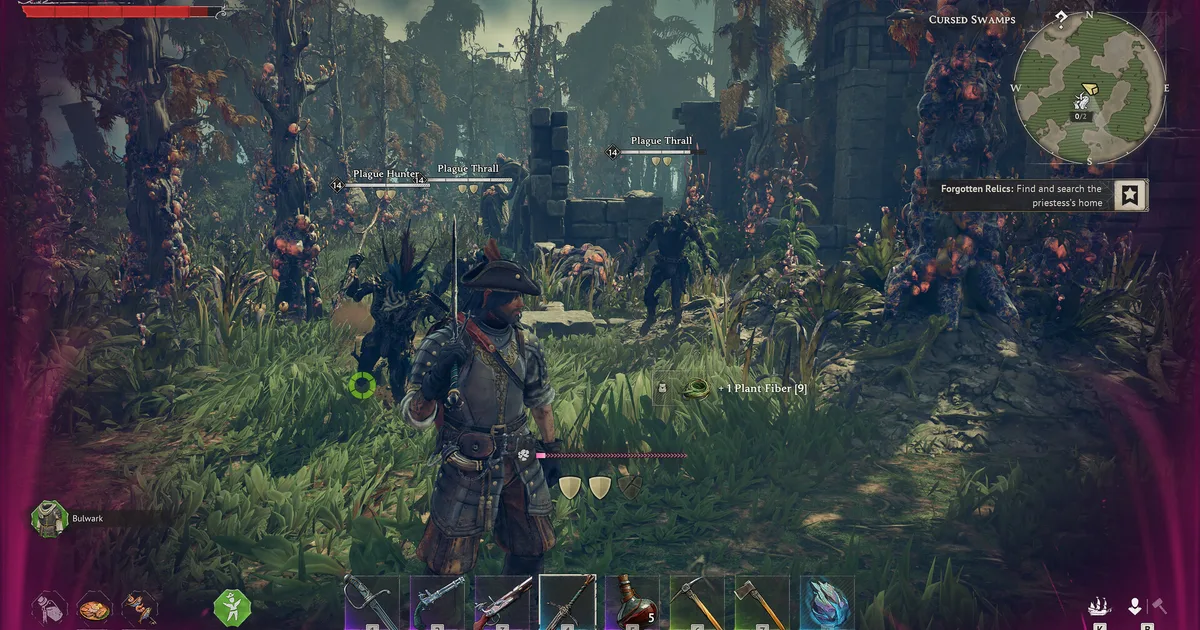1200x630 pixels.
Task: Equip the wood axe tool slot
Action: (x=762, y=602)
